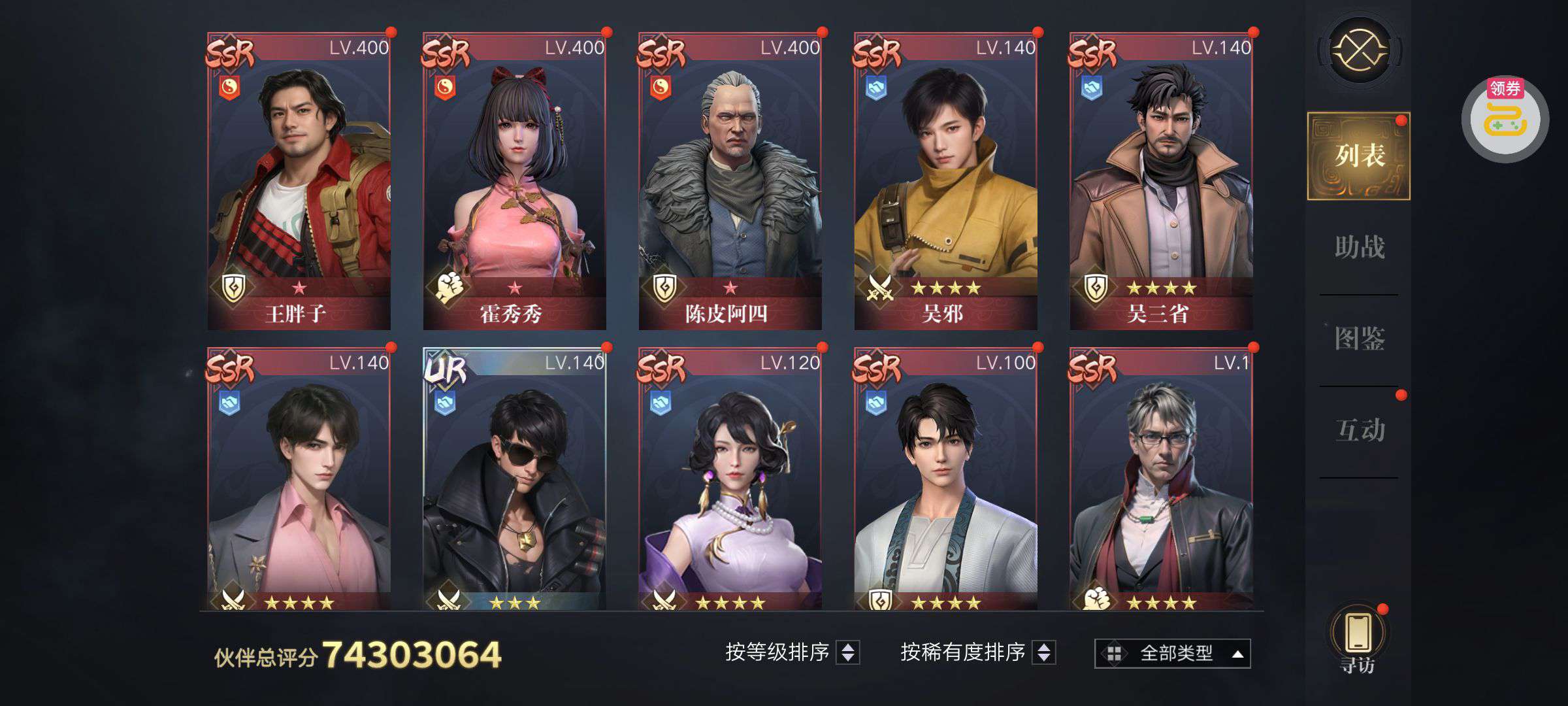Open the 全部类型 filter dropdown
Screen dimensions: 1568x706
tap(1173, 653)
